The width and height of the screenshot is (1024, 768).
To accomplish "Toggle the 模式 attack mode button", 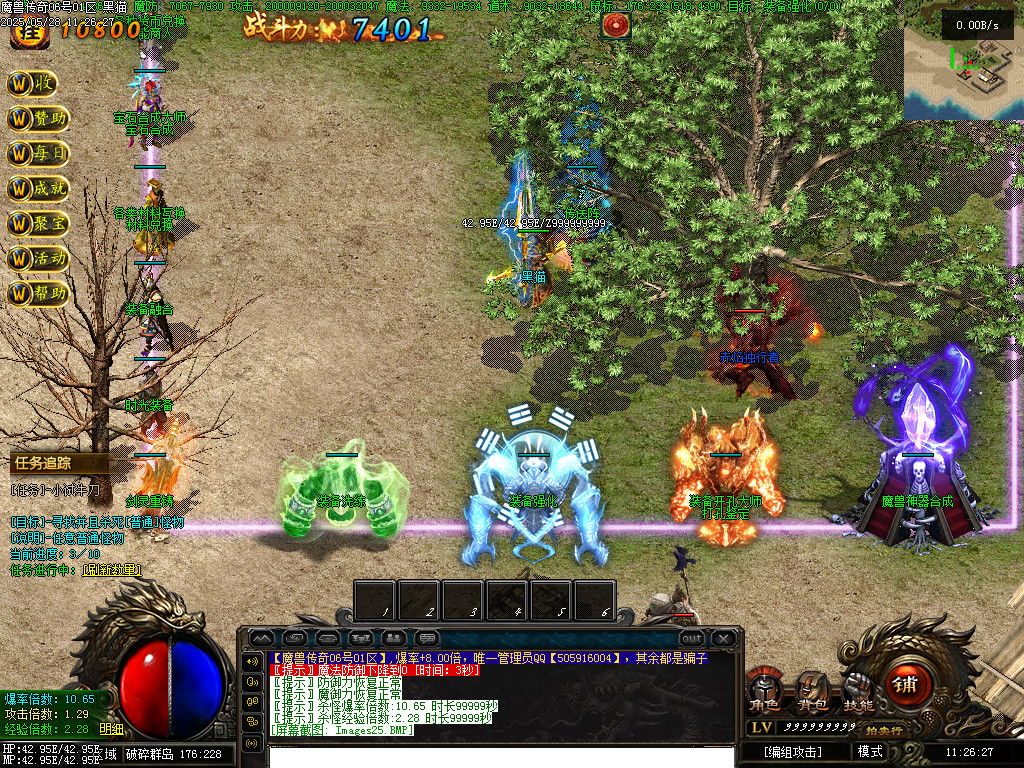I will coord(870,751).
